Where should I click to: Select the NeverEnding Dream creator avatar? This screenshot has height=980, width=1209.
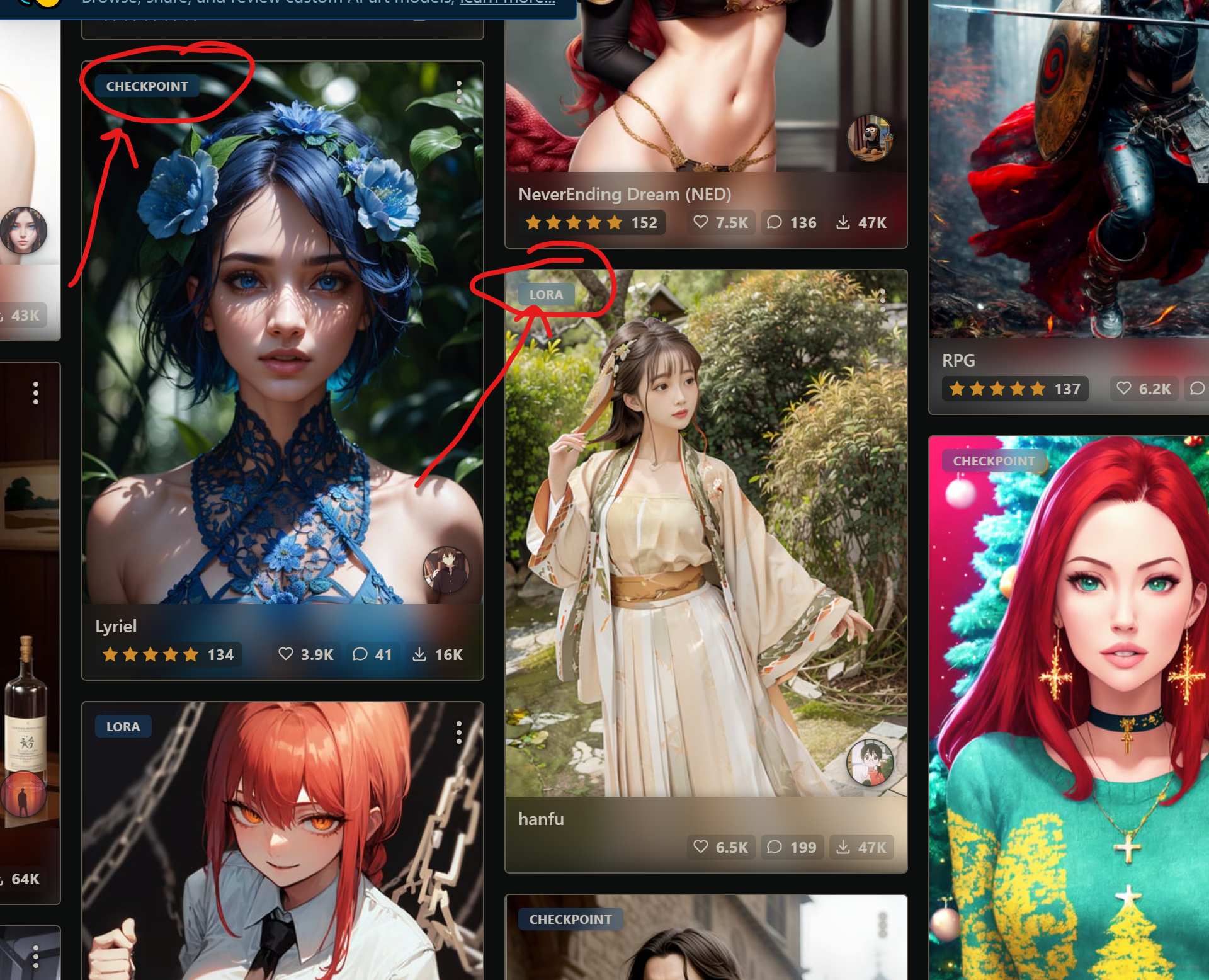(x=870, y=138)
